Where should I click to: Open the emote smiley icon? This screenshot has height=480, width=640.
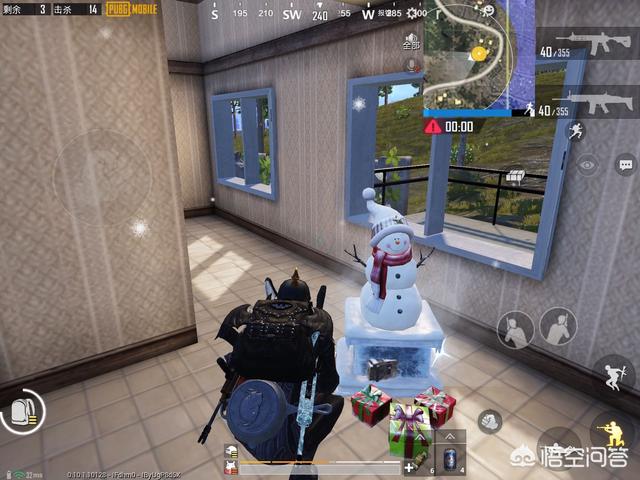click(487, 10)
